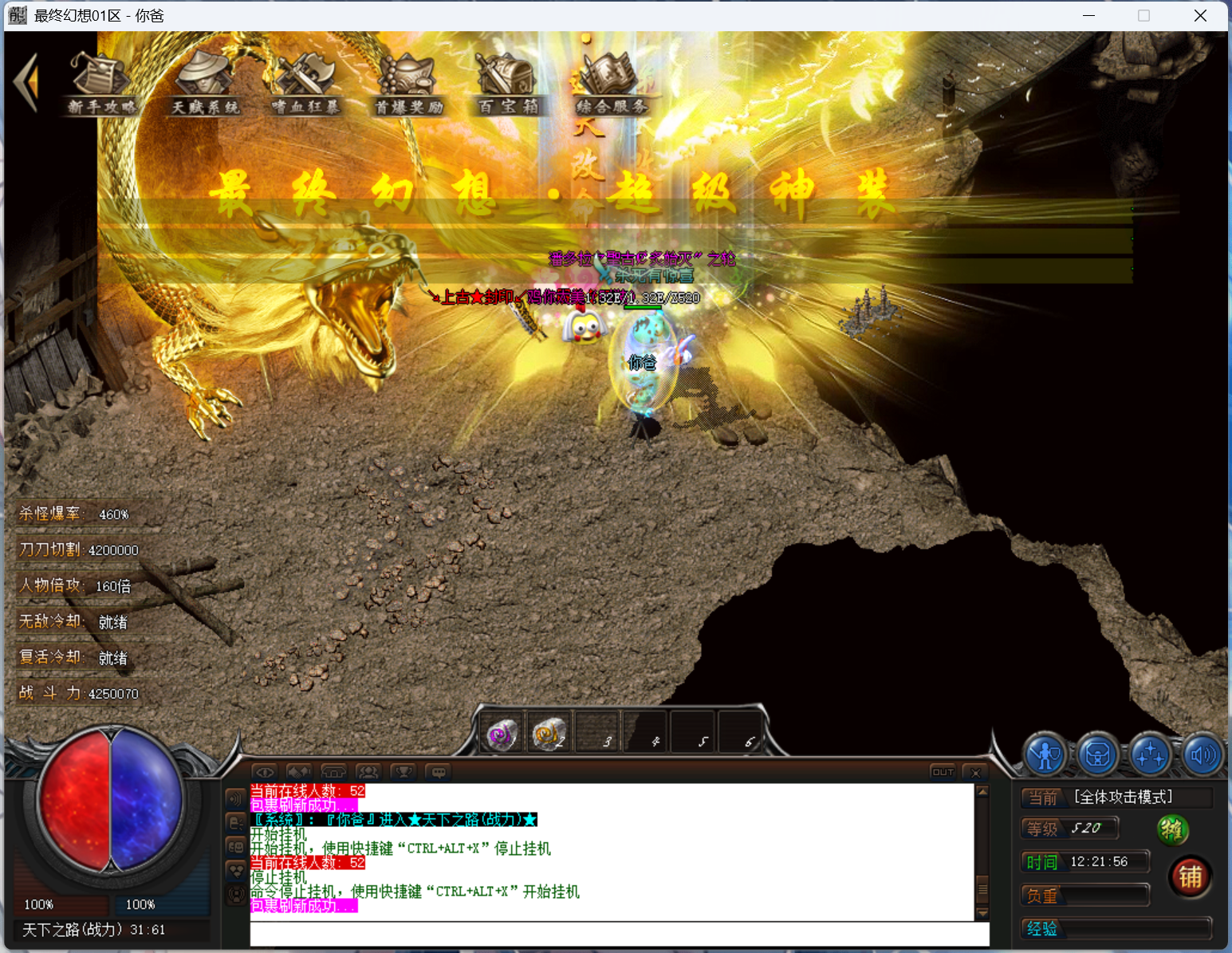1232x953 pixels.
Task: Use the purple swirl skill in slot 1
Action: click(502, 734)
